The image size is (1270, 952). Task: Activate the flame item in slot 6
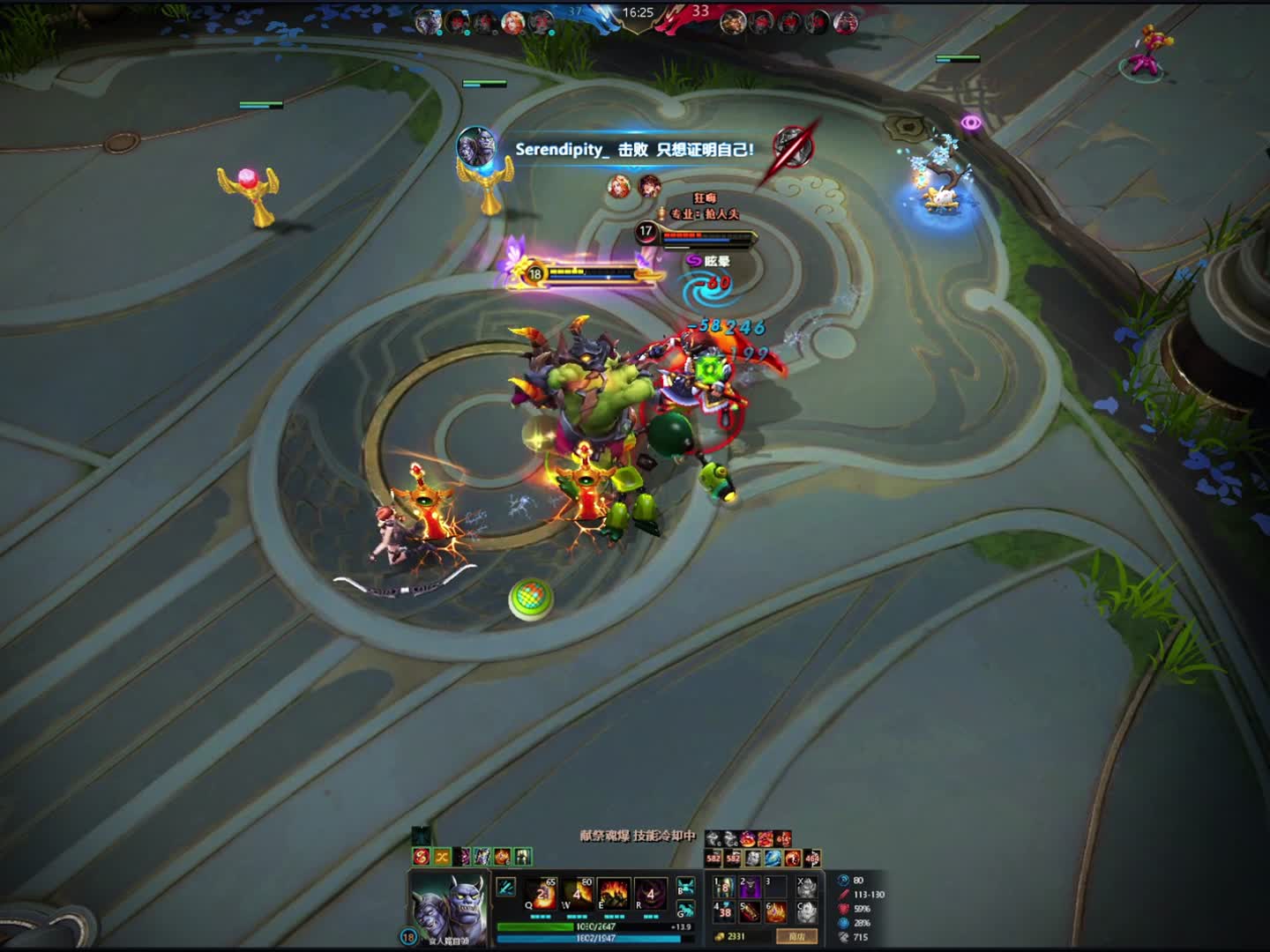click(775, 911)
